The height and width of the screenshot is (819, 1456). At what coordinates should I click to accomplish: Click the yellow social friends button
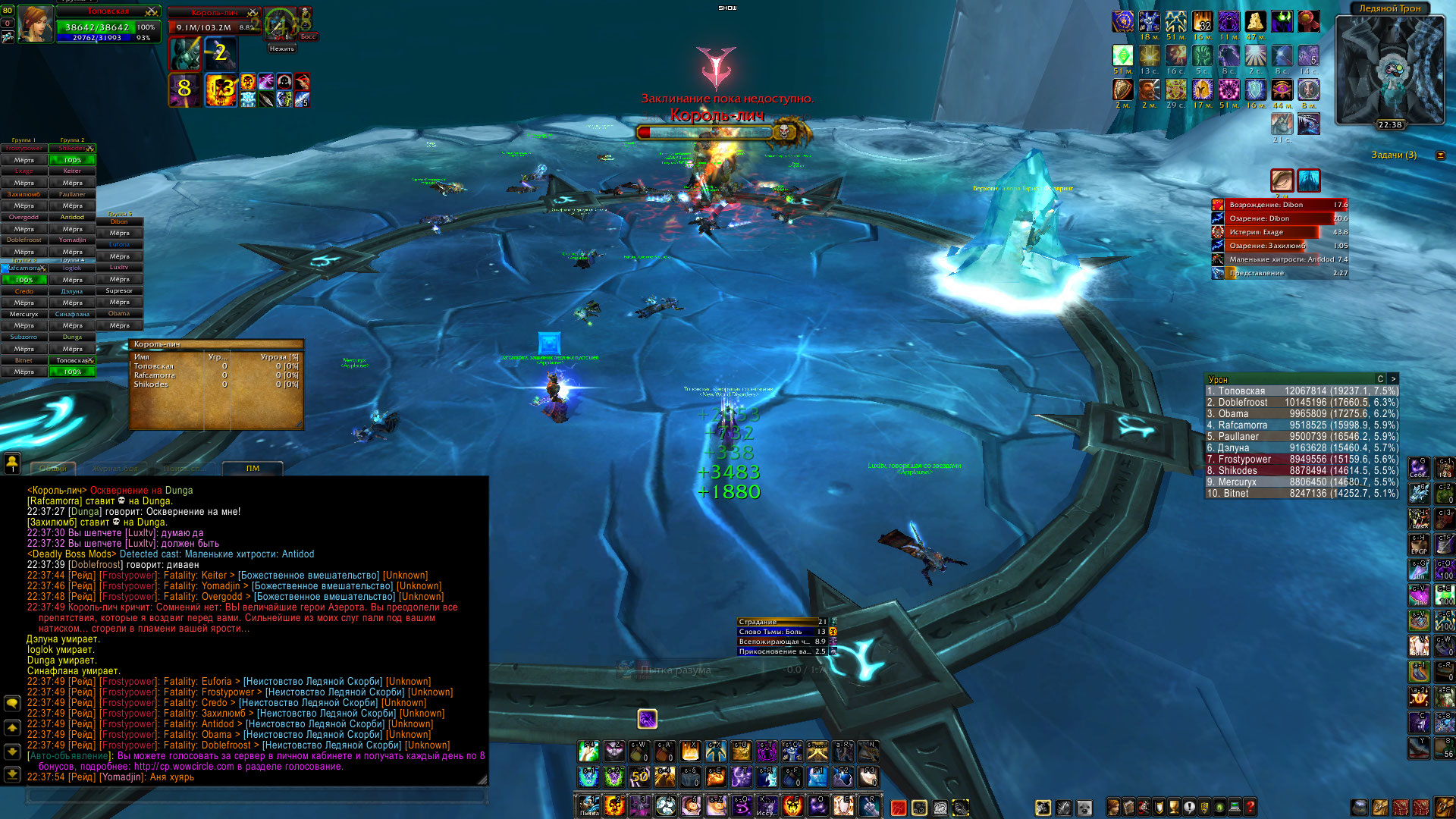pos(12,462)
